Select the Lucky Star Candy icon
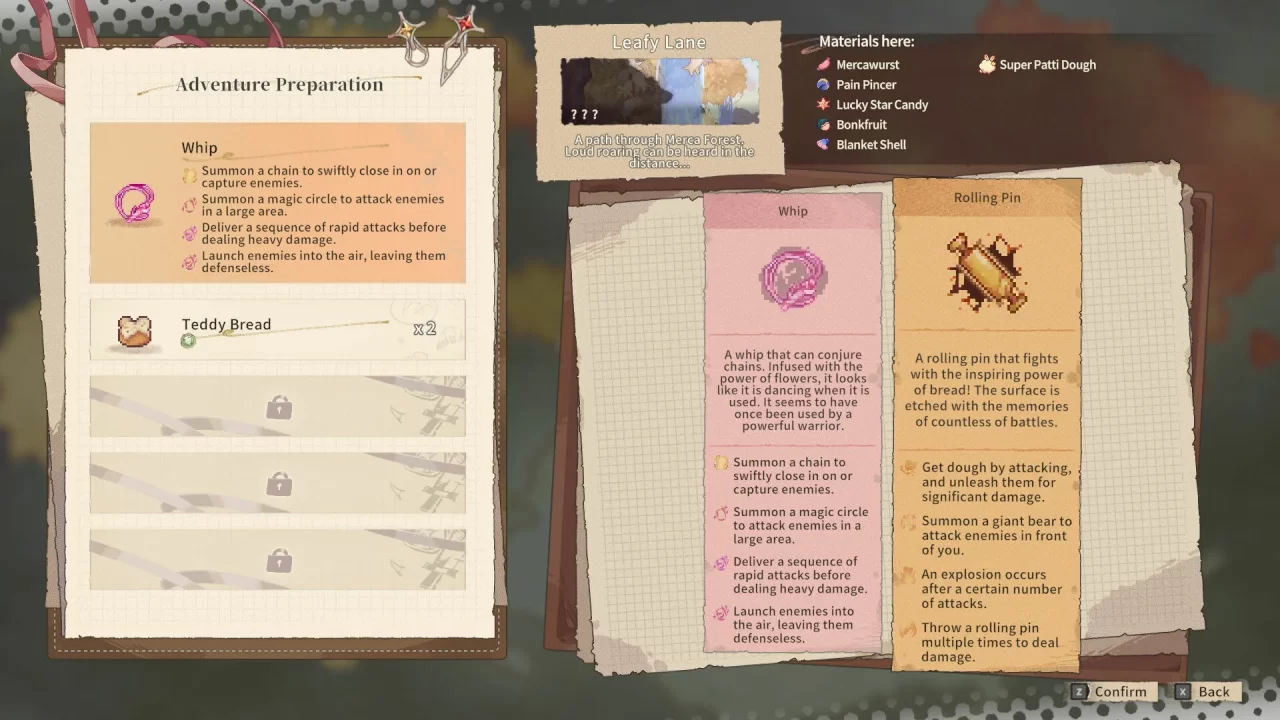The image size is (1280, 720). [x=823, y=104]
